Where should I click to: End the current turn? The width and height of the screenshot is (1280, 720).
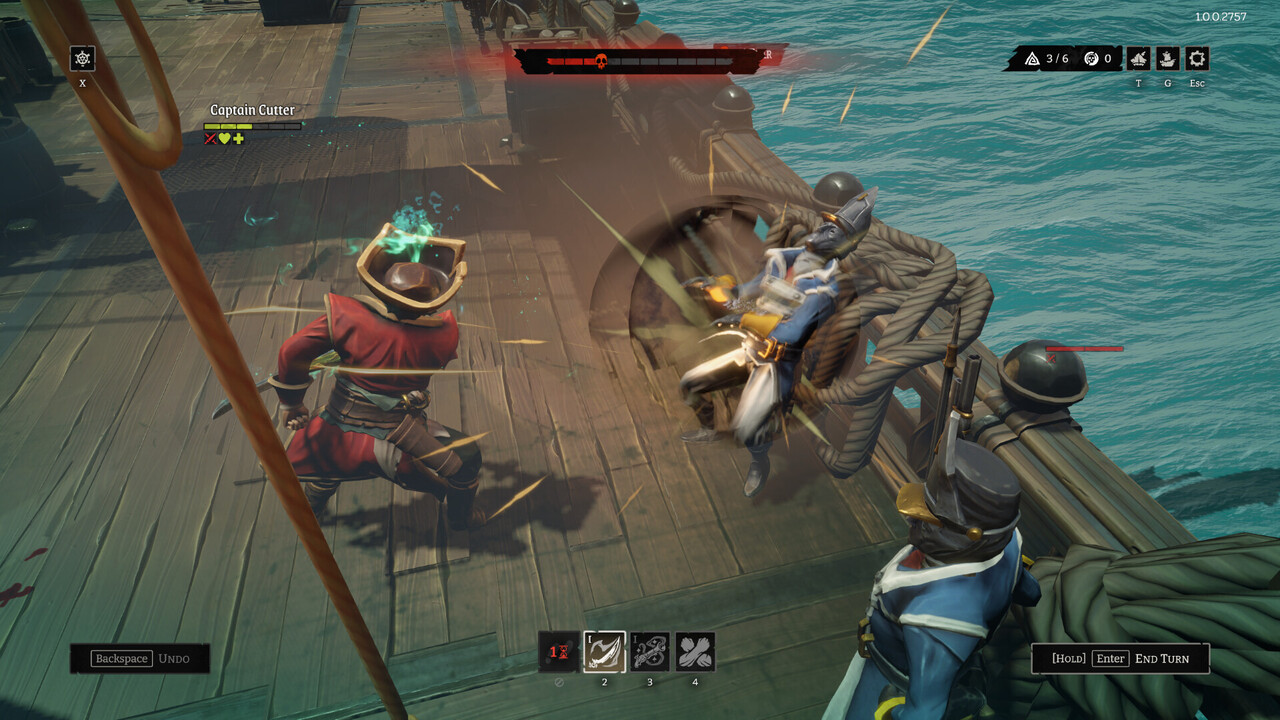pyautogui.click(x=1120, y=658)
